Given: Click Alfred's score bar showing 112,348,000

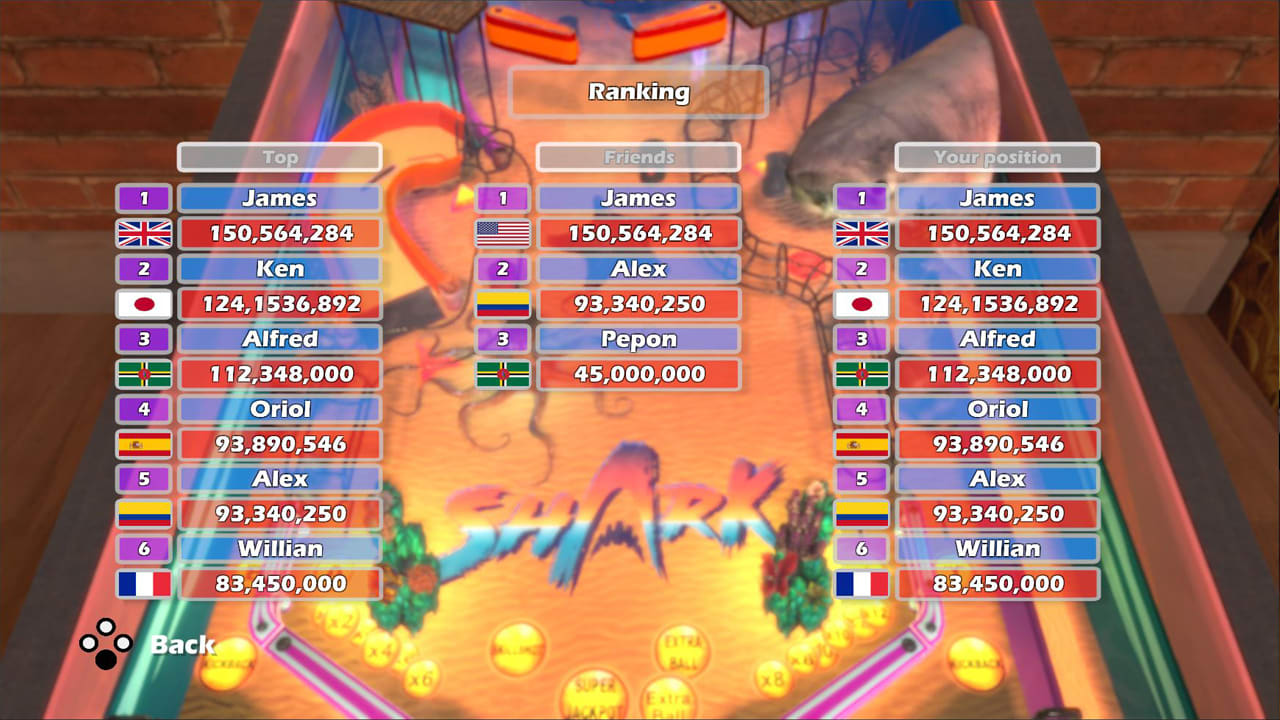Looking at the screenshot, I should 280,374.
